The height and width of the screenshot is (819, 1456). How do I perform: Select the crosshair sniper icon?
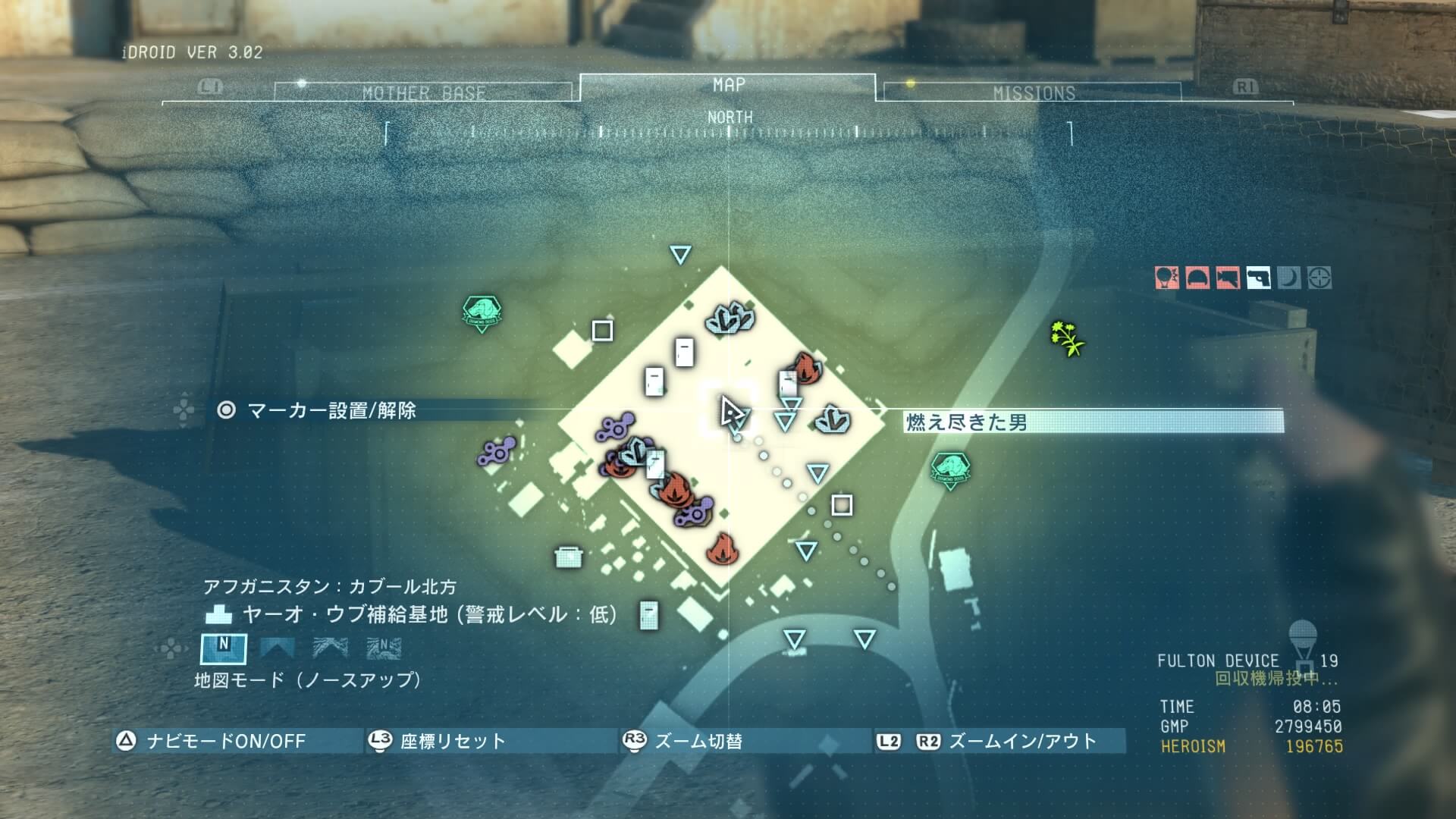pos(1319,278)
